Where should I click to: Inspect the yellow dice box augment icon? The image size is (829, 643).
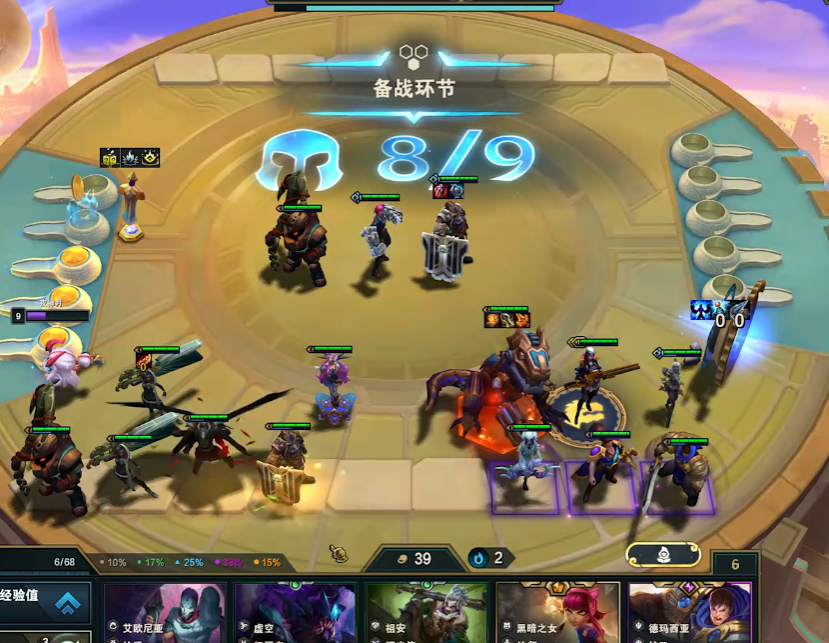[110, 157]
